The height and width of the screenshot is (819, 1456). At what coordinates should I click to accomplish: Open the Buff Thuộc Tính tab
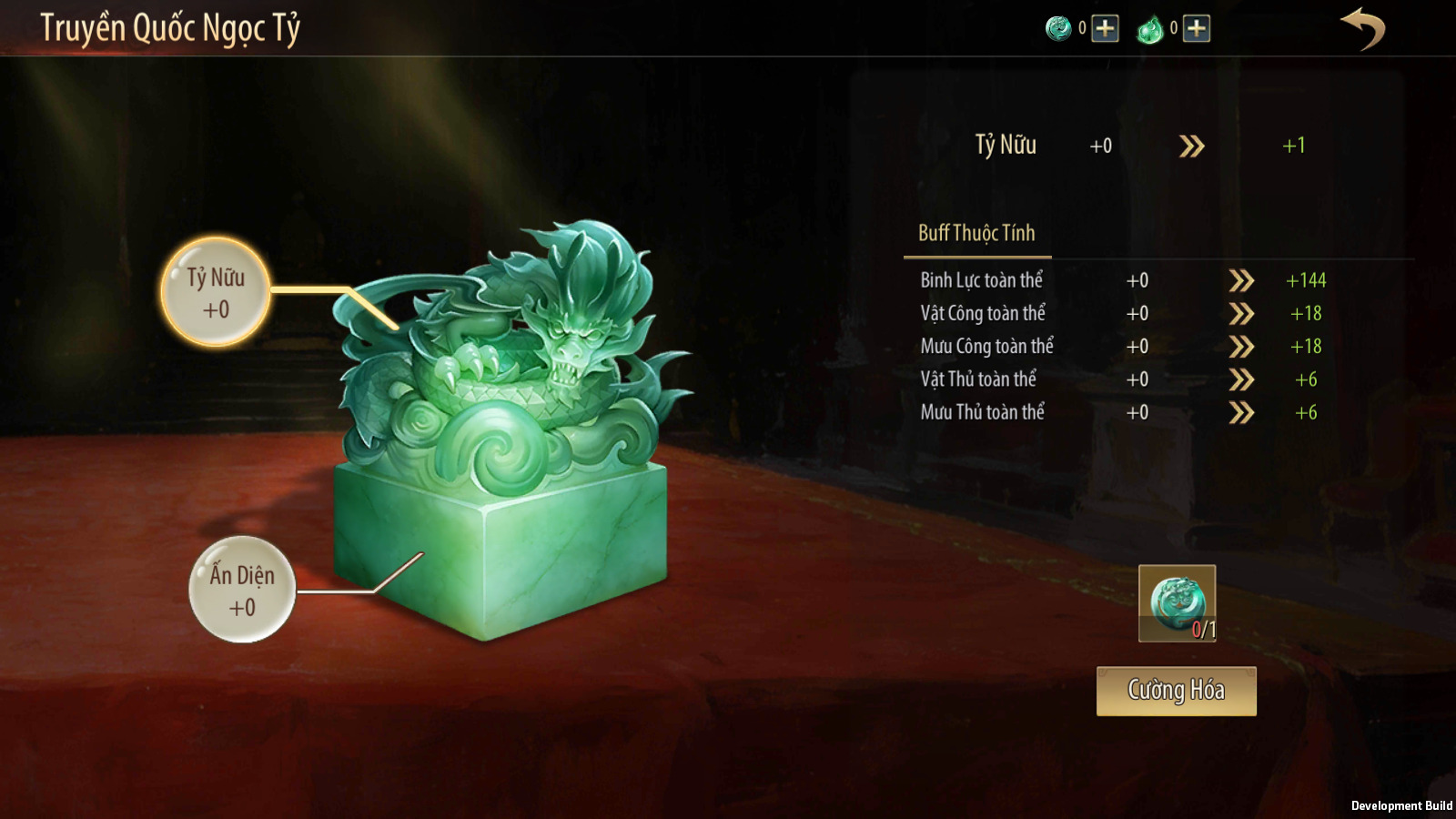click(x=976, y=234)
